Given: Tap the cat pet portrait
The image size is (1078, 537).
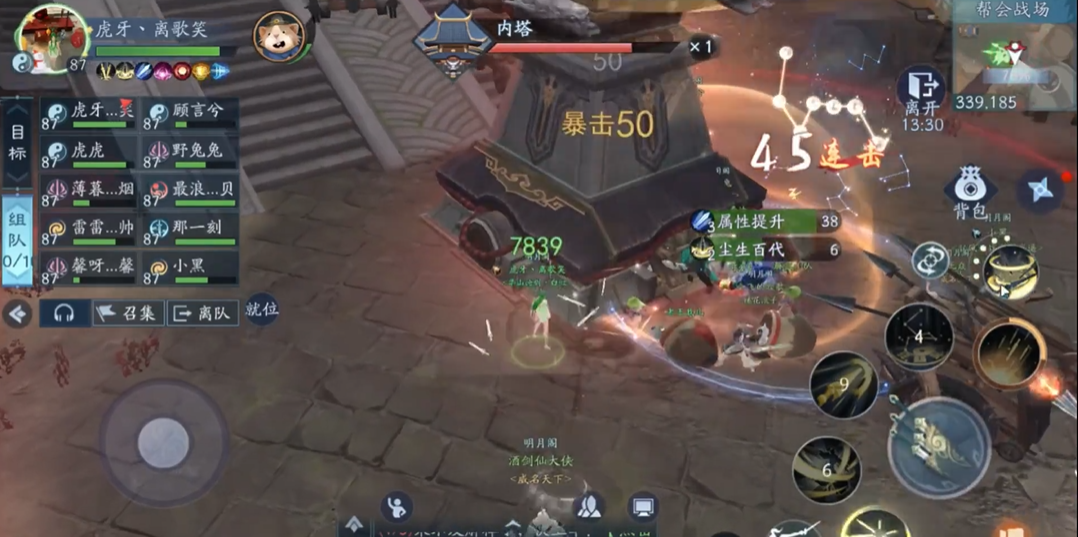Looking at the screenshot, I should coord(279,37).
